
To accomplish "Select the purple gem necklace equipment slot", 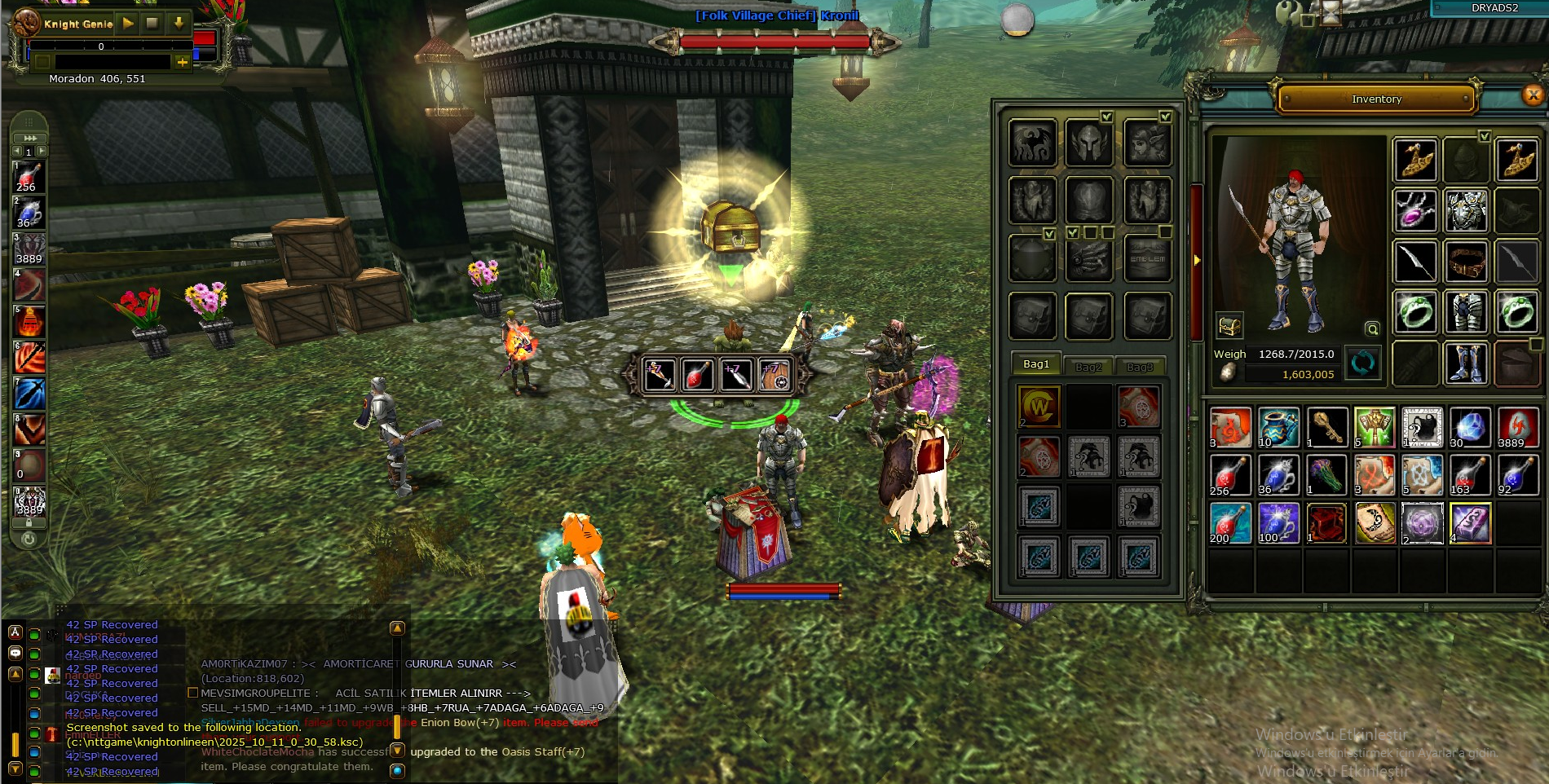I will click(1415, 210).
